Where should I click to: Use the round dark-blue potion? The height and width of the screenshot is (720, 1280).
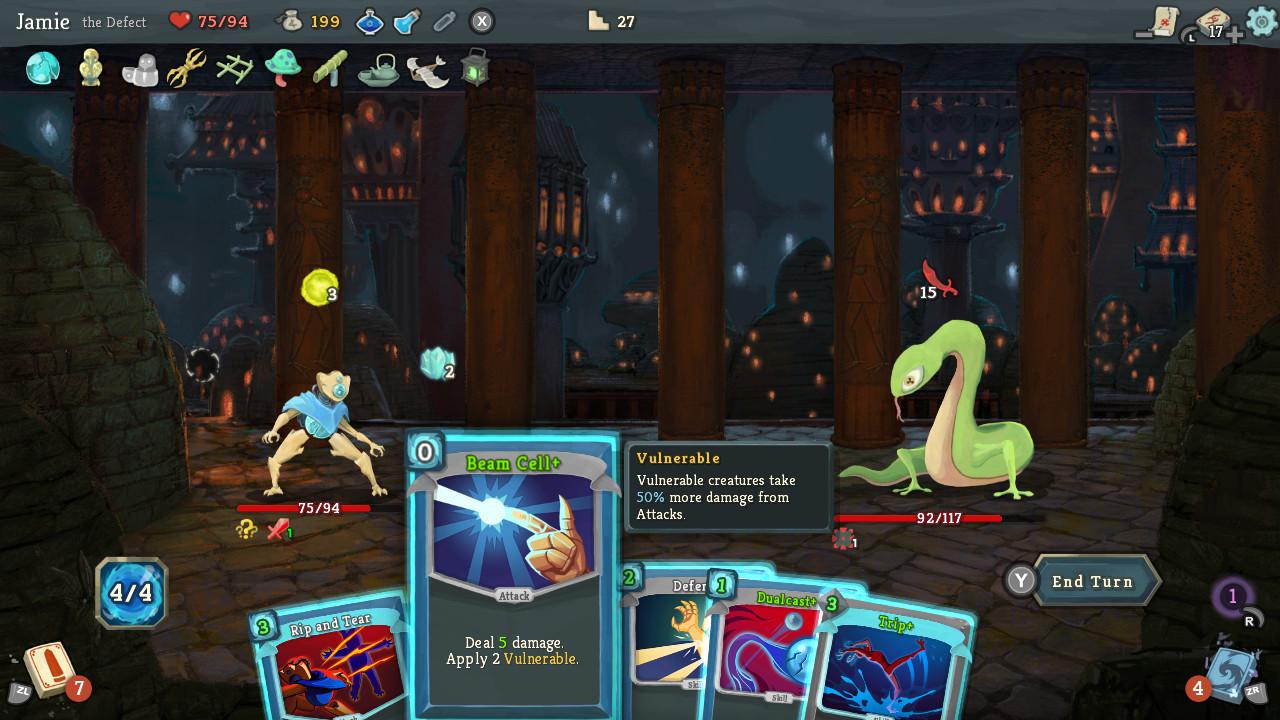370,21
